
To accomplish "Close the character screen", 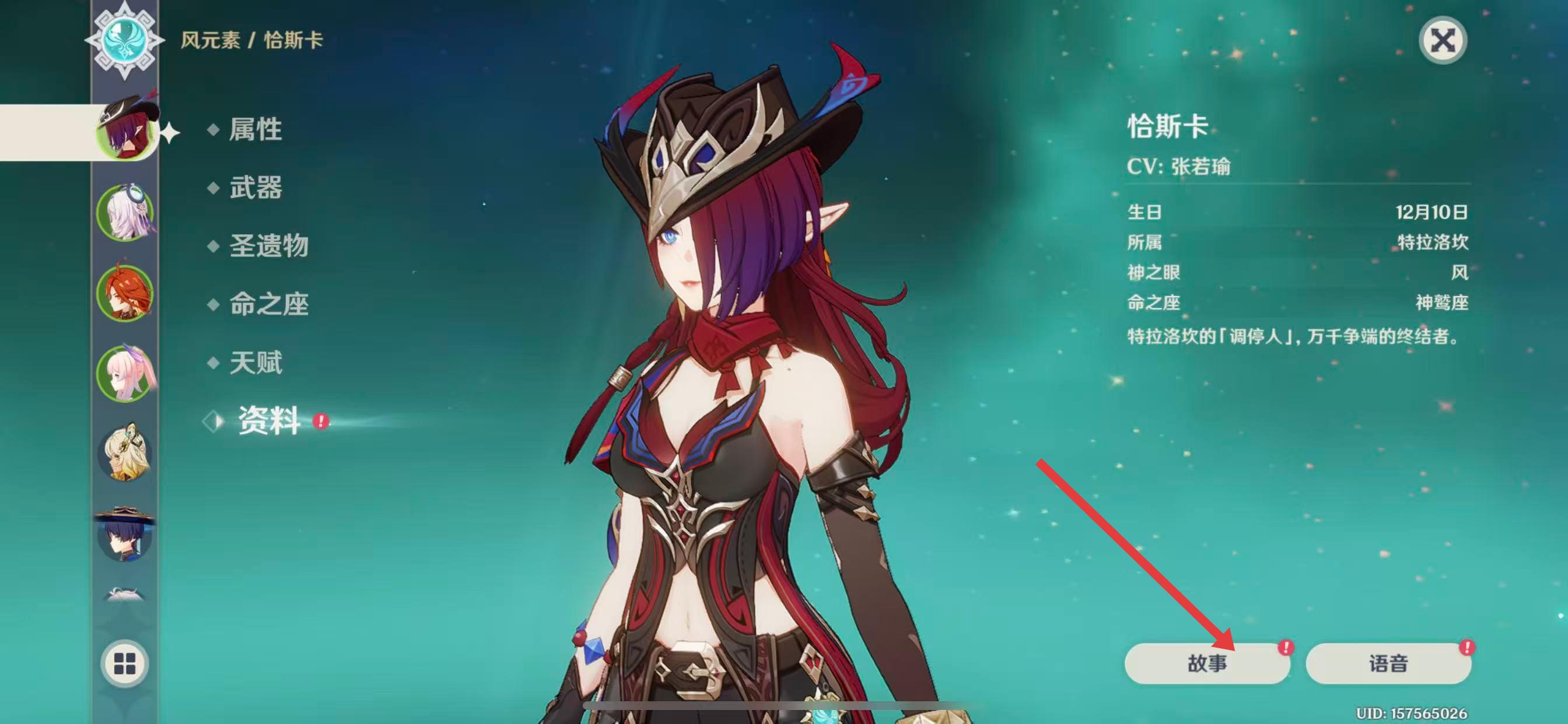I will 1442,41.
